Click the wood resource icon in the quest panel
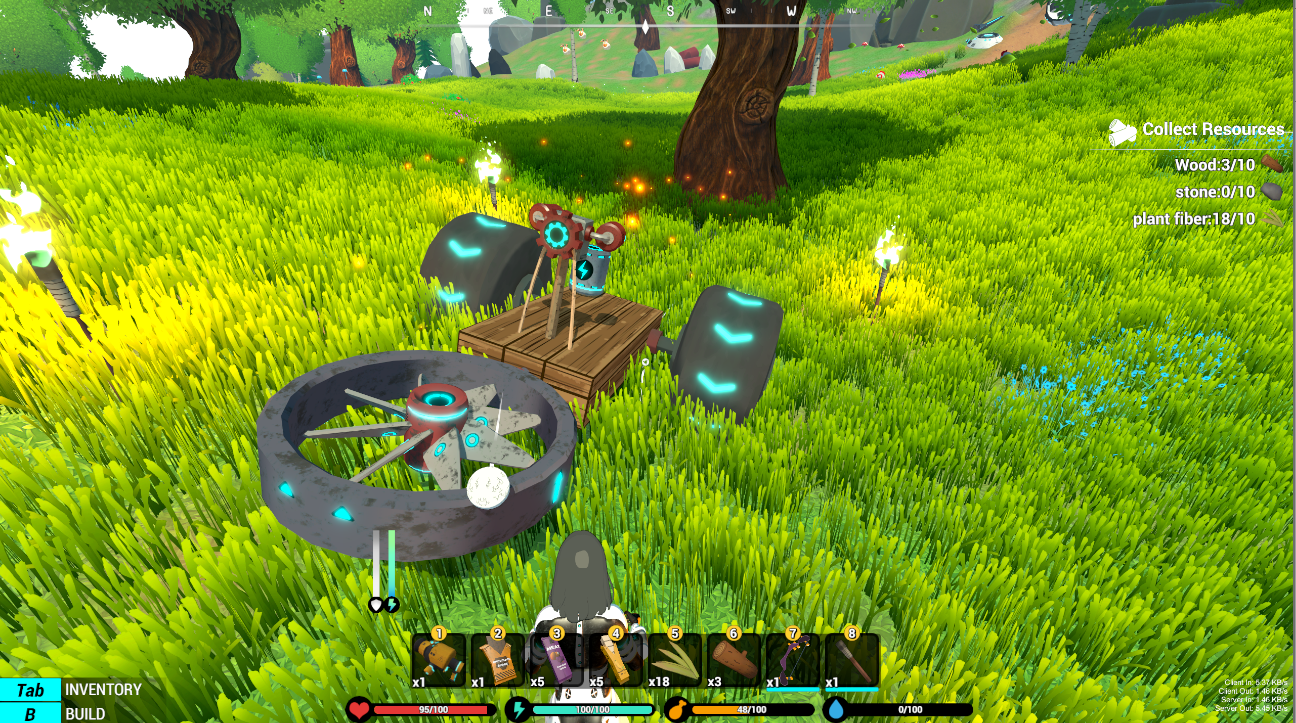 (1272, 165)
